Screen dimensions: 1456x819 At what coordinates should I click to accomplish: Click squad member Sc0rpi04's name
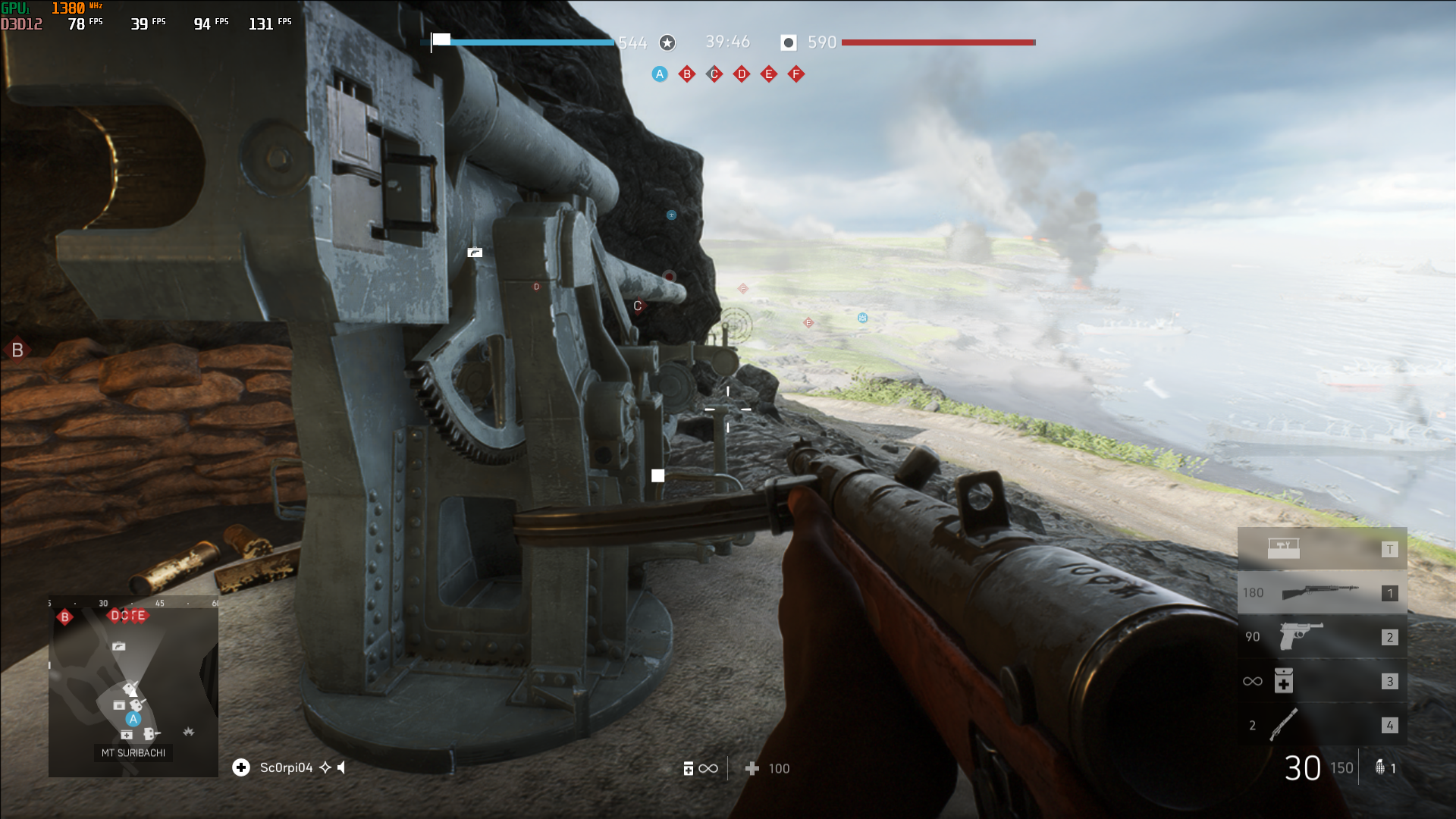click(x=286, y=768)
